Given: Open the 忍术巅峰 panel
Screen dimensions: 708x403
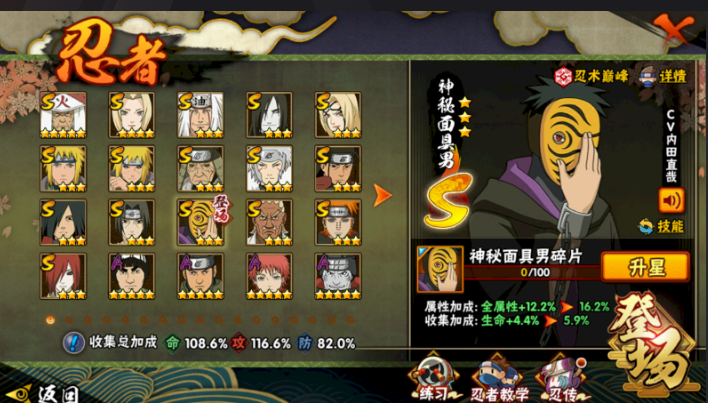Looking at the screenshot, I should click(x=592, y=76).
